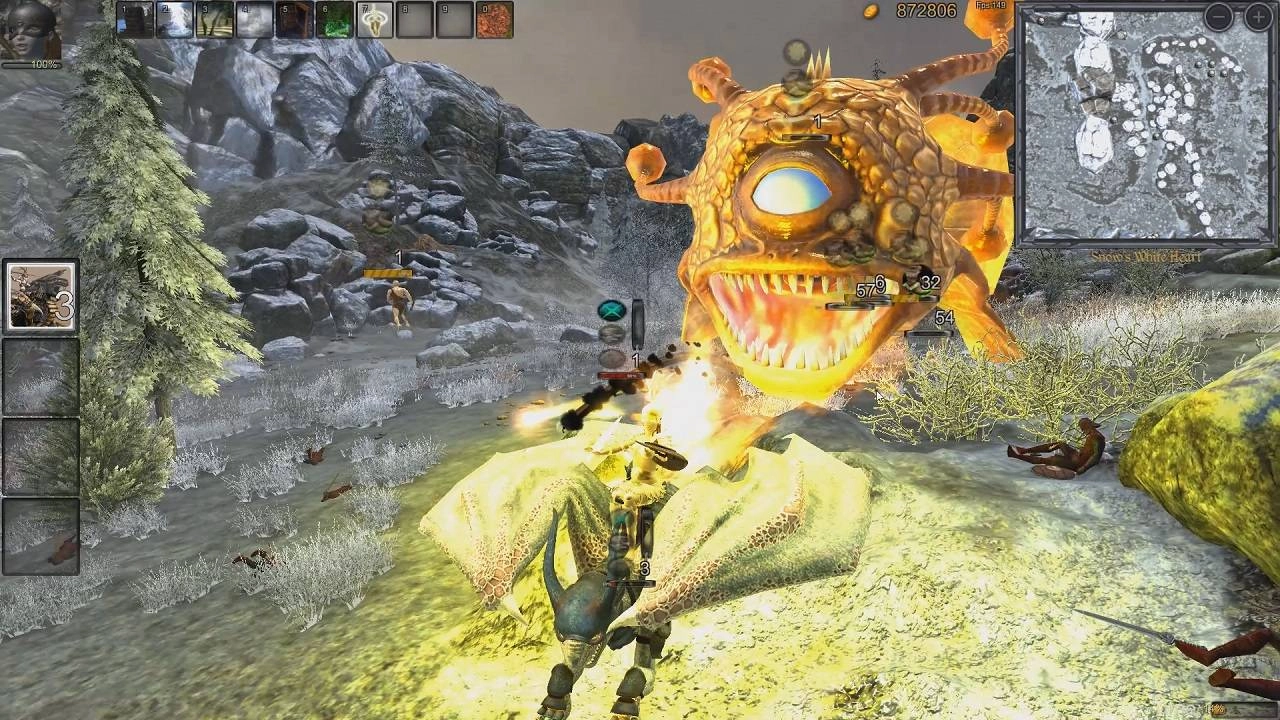The width and height of the screenshot is (1280, 720).
Task: Use hotbar slot 3 ability
Action: [215, 20]
